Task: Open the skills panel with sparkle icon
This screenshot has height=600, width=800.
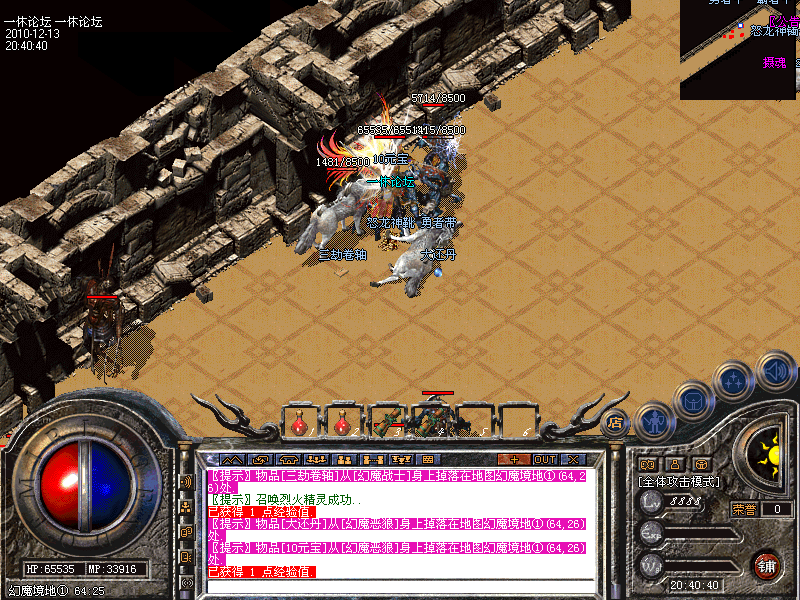Action: tap(734, 381)
